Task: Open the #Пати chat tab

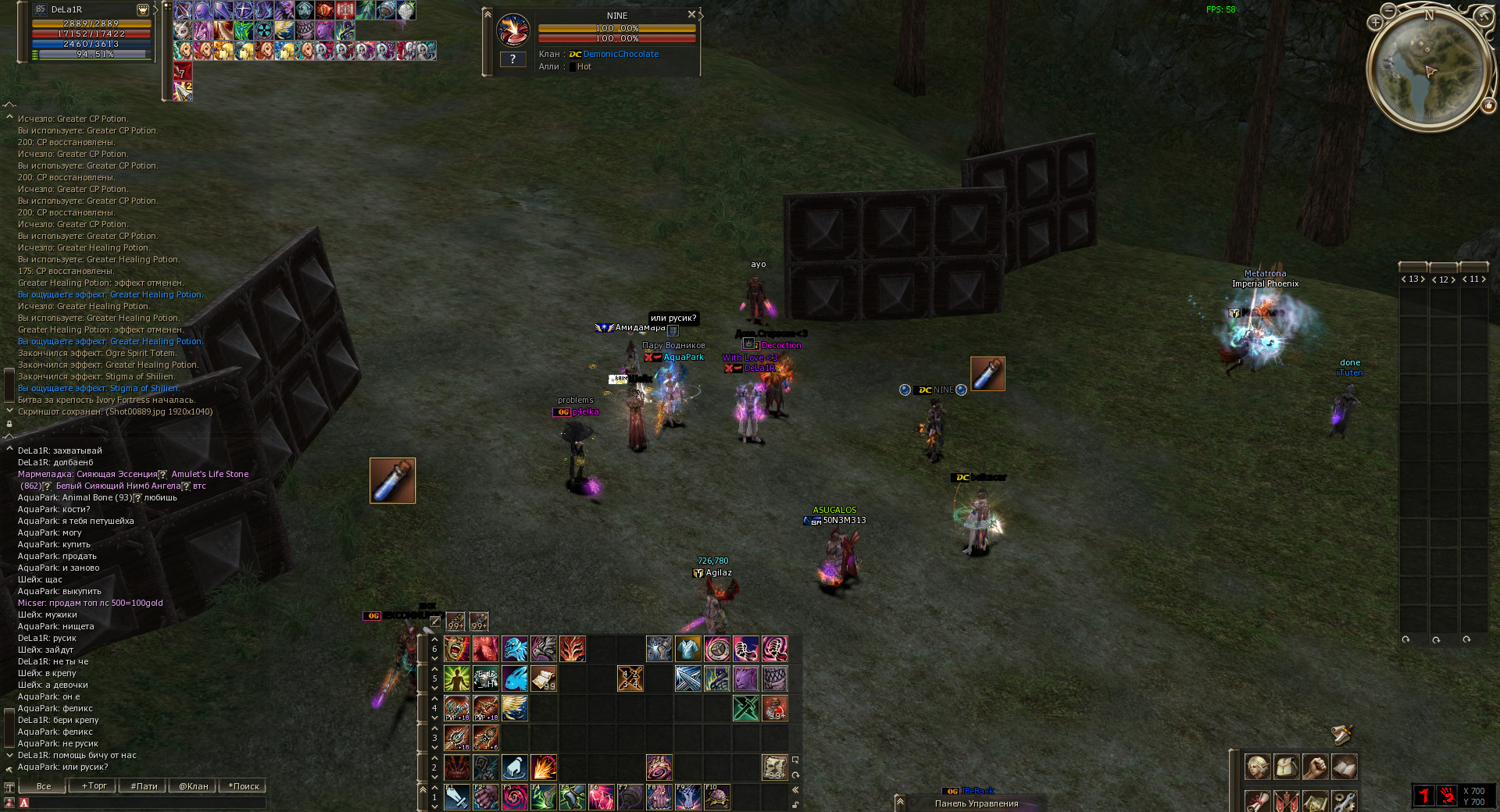Action: click(144, 786)
